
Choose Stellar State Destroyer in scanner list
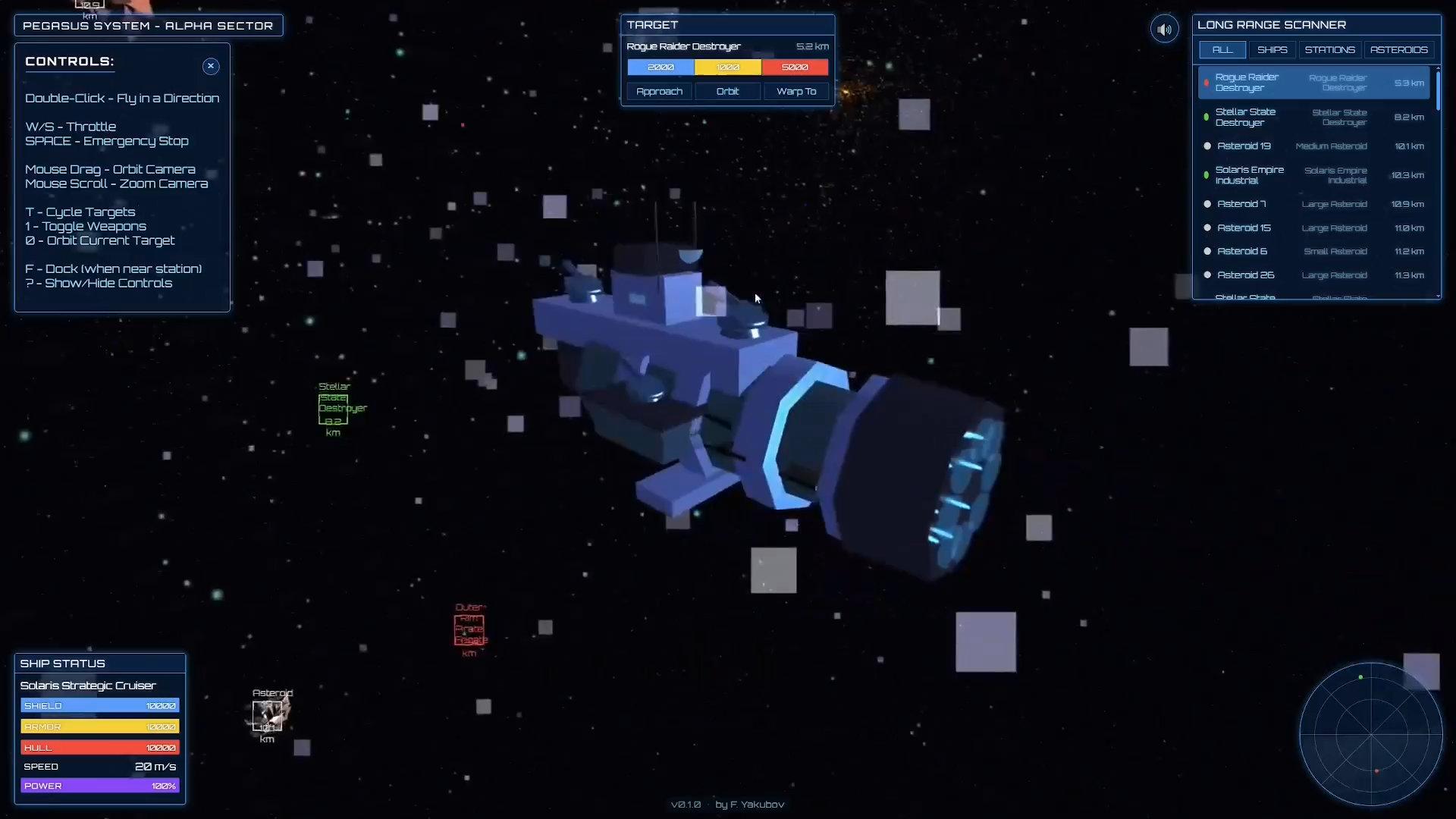(x=1313, y=118)
